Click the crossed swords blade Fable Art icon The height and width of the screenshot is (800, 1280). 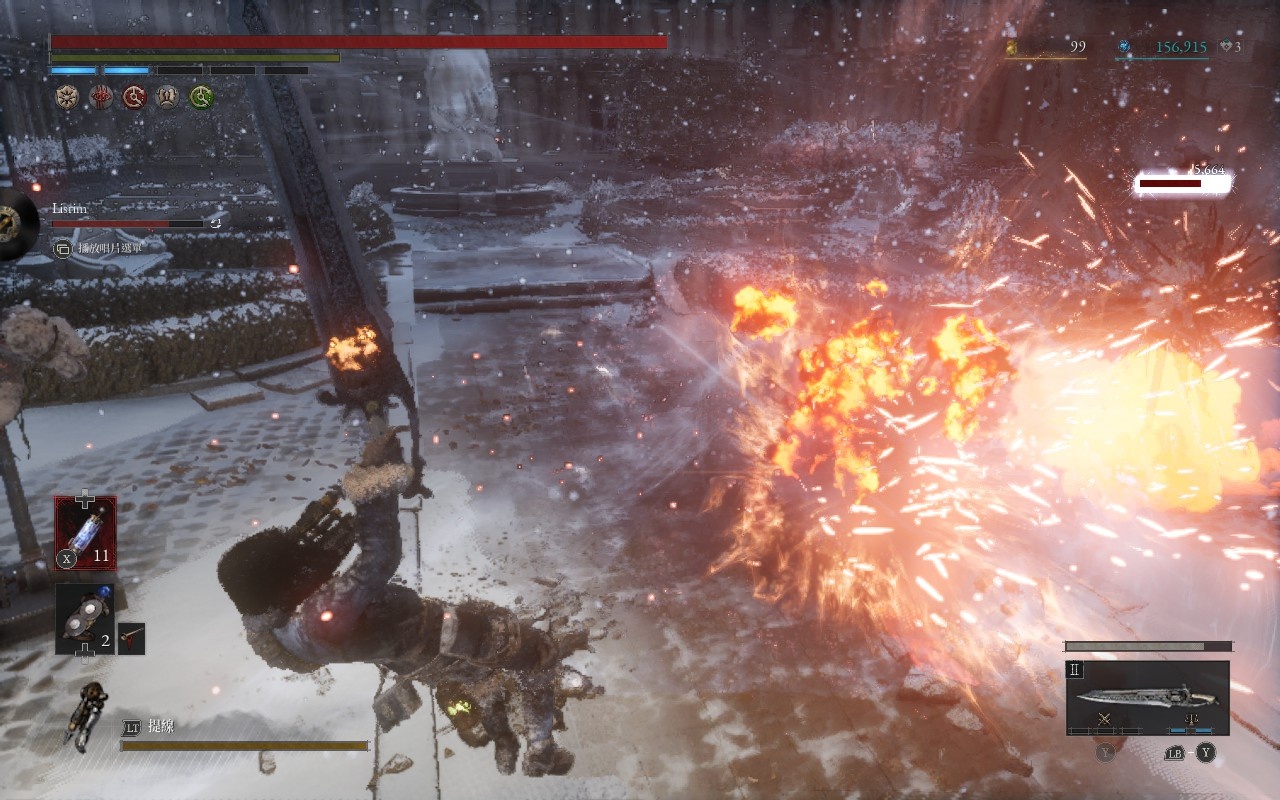point(1105,720)
